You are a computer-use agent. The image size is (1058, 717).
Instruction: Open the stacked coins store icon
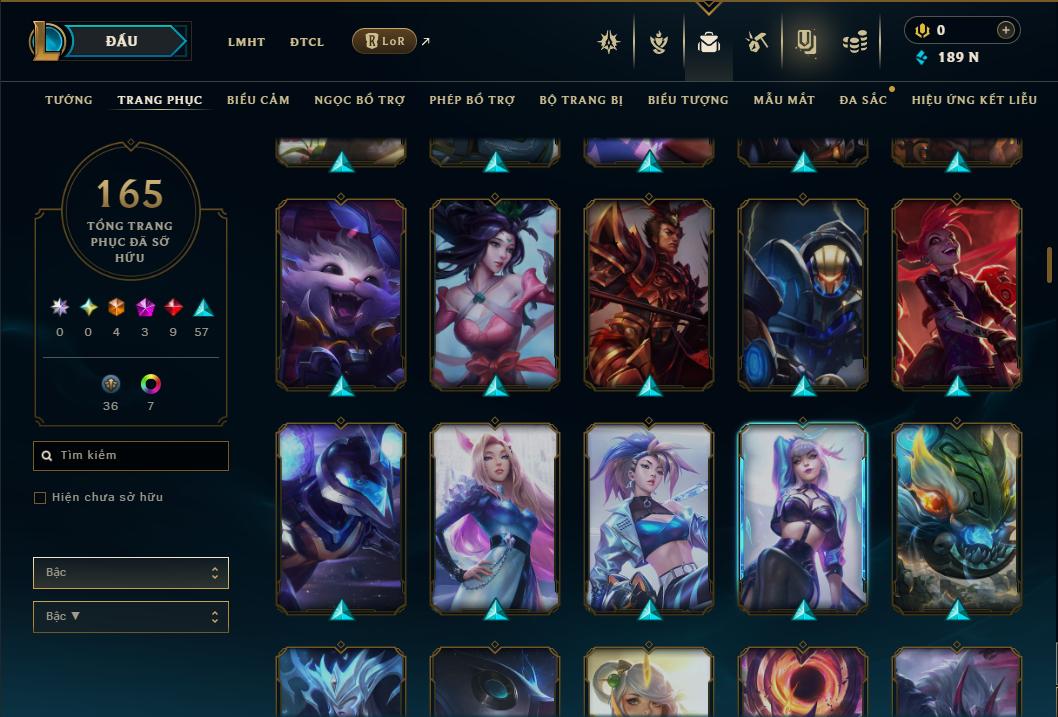(854, 42)
